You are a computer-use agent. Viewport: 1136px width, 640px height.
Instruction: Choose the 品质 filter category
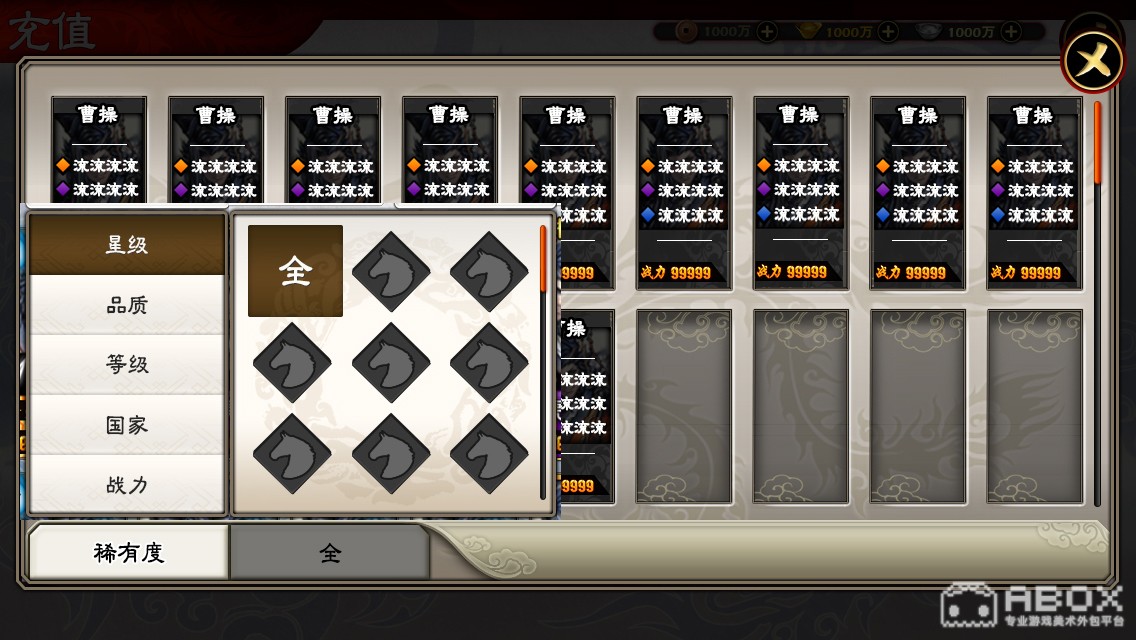pyautogui.click(x=127, y=305)
